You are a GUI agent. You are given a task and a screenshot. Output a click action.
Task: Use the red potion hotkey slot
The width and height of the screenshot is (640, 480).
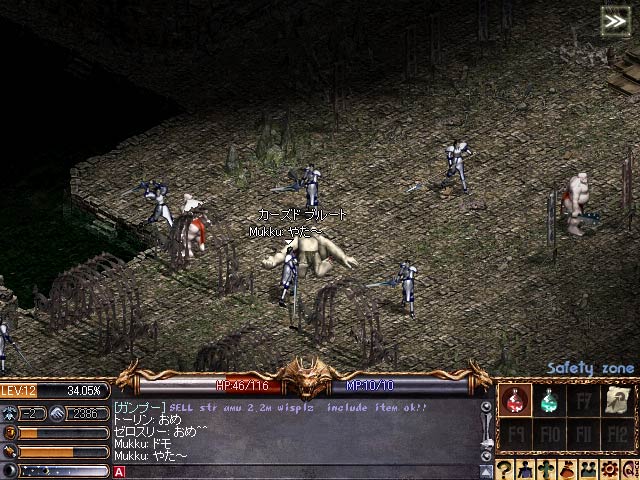coord(514,401)
